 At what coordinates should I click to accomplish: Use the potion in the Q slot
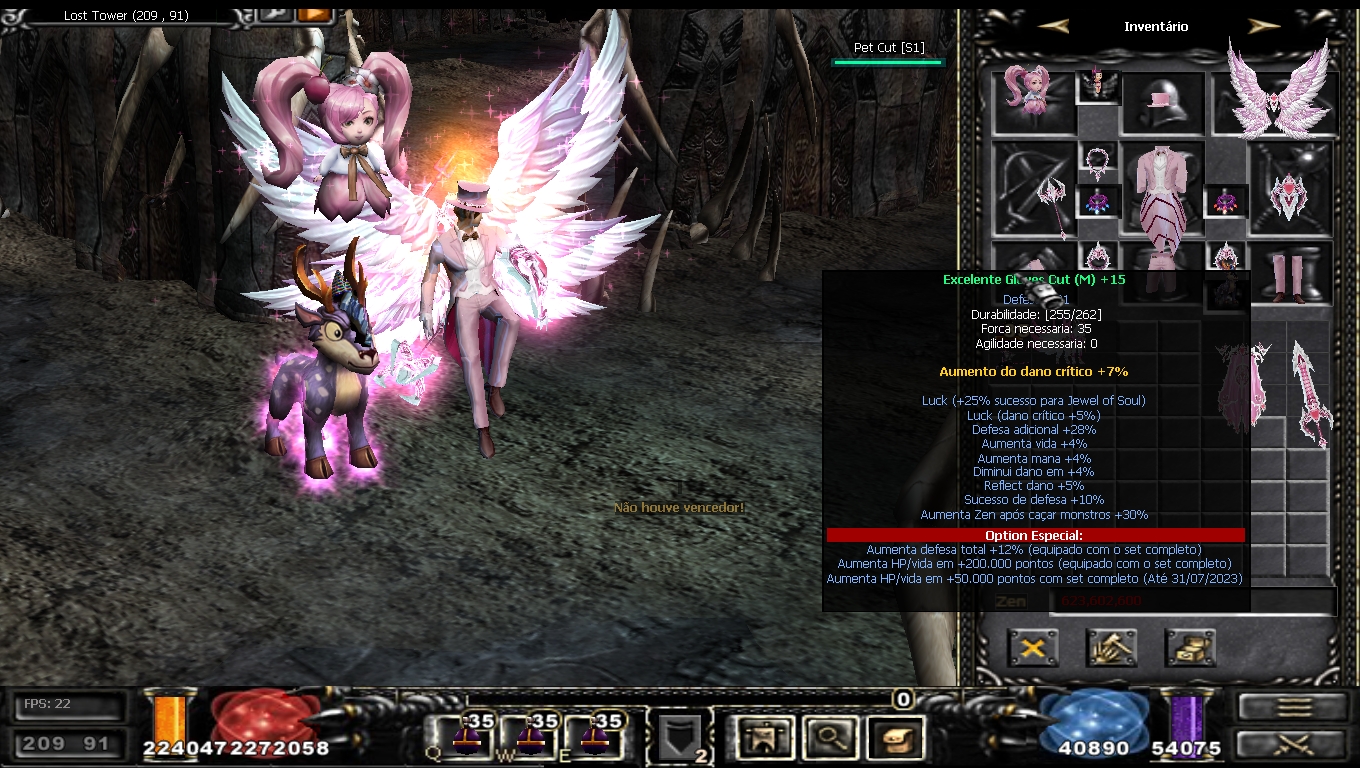coord(467,736)
